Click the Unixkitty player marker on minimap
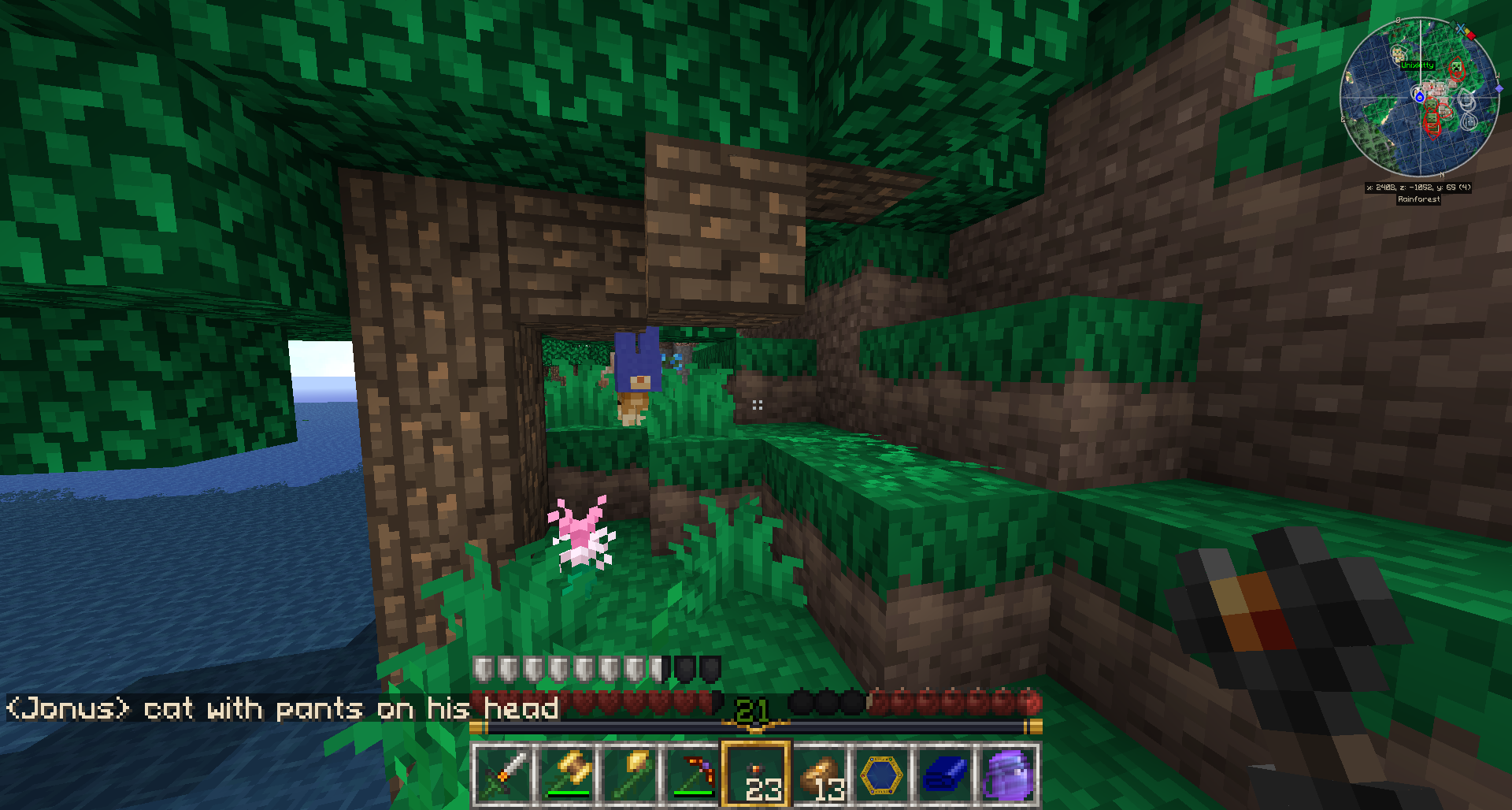Viewport: 1512px width, 810px height. (x=1417, y=65)
